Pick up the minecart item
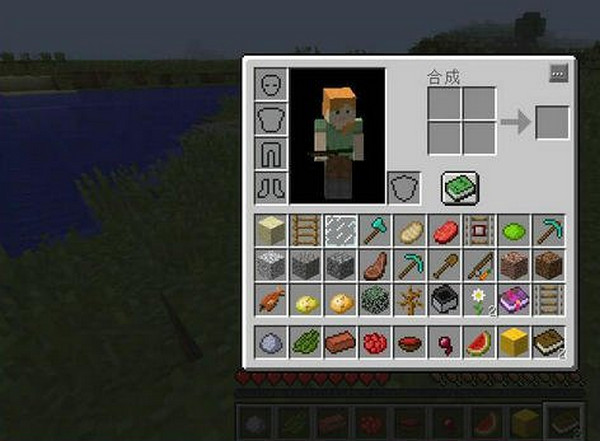The image size is (600, 441). pyautogui.click(x=444, y=299)
